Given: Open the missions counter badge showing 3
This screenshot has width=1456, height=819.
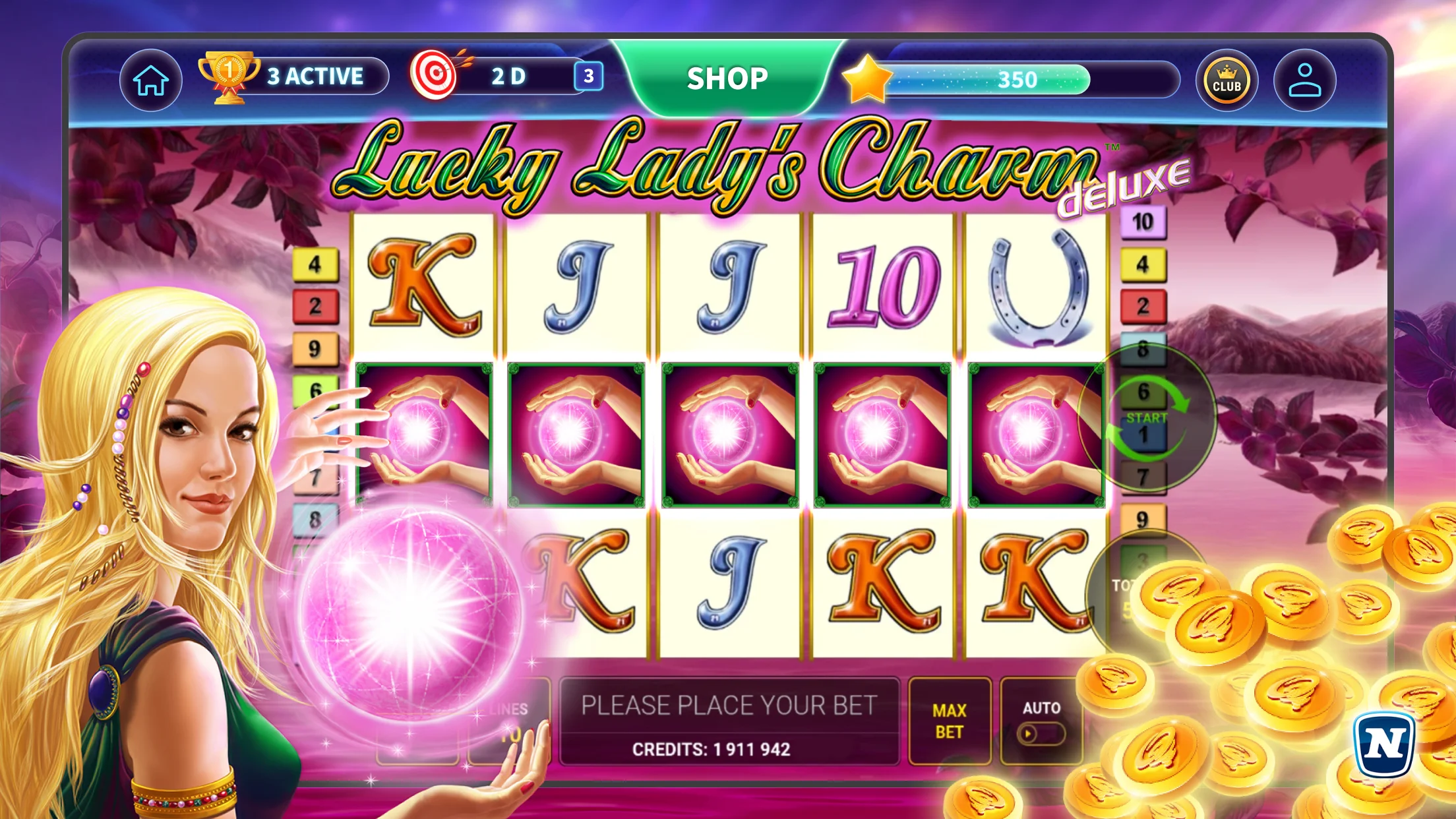Looking at the screenshot, I should [589, 75].
